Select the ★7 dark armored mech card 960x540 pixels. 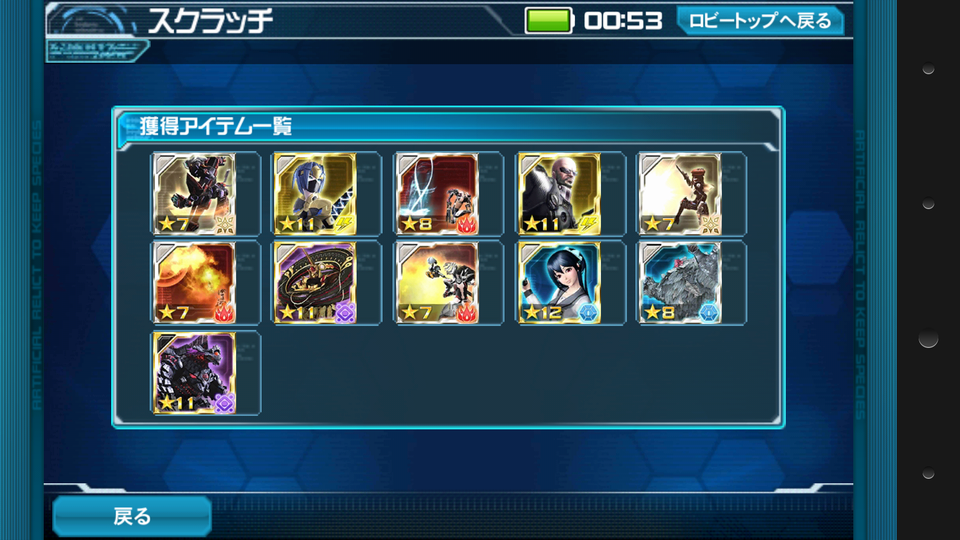[194, 194]
